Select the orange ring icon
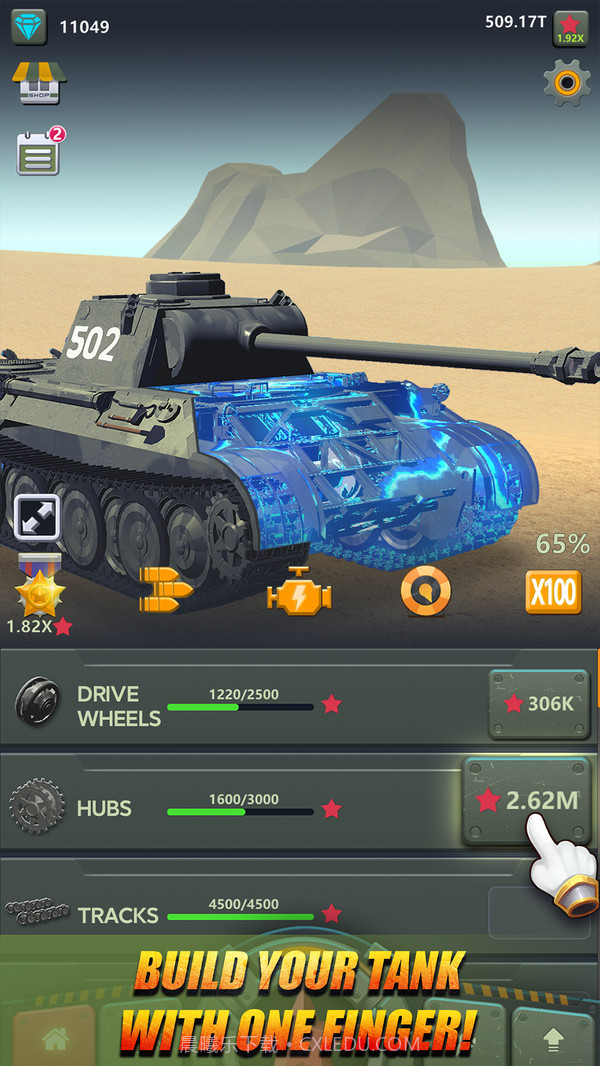The width and height of the screenshot is (600, 1066). pyautogui.click(x=426, y=592)
